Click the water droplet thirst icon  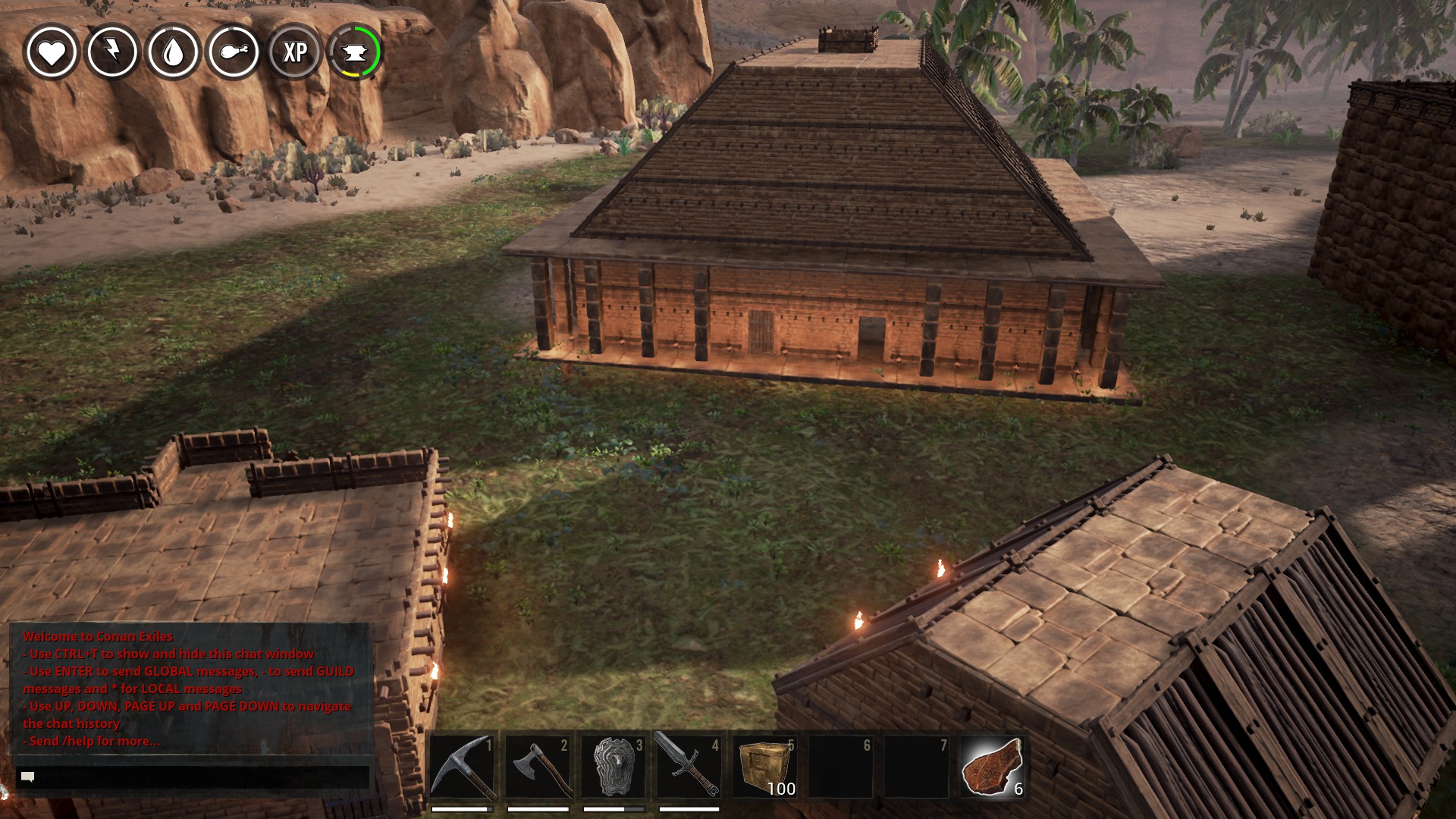click(173, 52)
